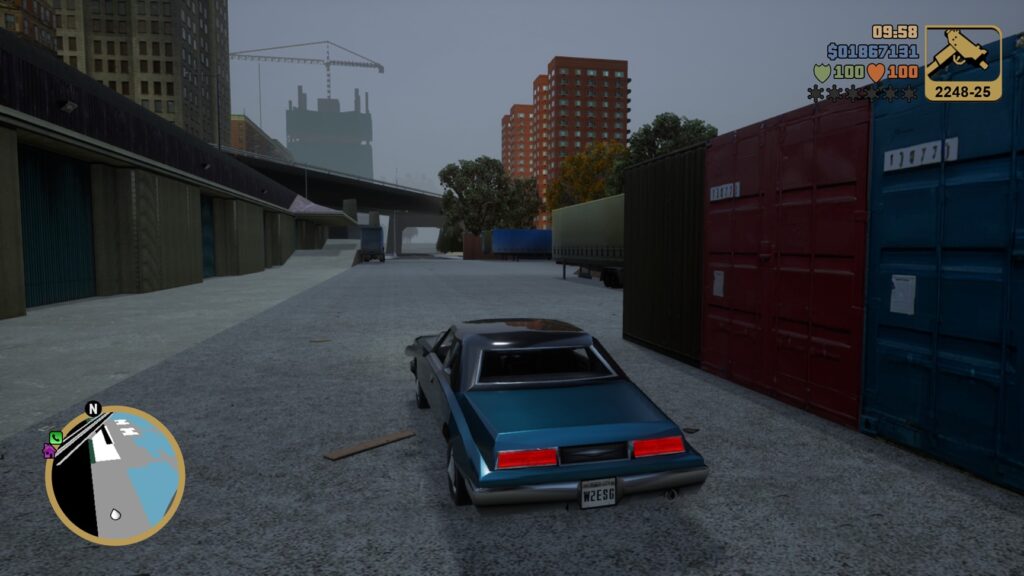Select the Uzi weapon icon
The width and height of the screenshot is (1024, 576).
(x=962, y=57)
